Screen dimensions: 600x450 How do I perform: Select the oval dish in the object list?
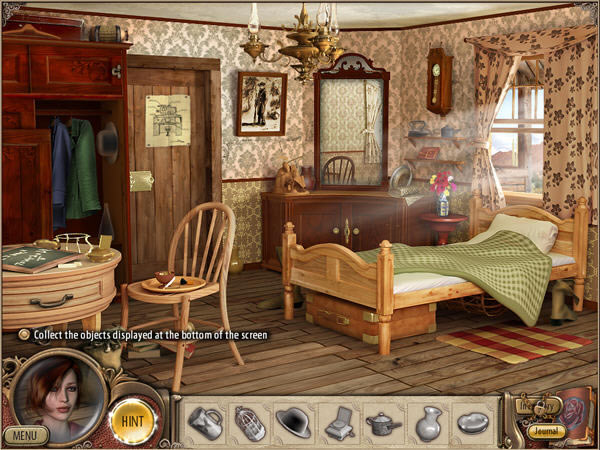click(473, 422)
